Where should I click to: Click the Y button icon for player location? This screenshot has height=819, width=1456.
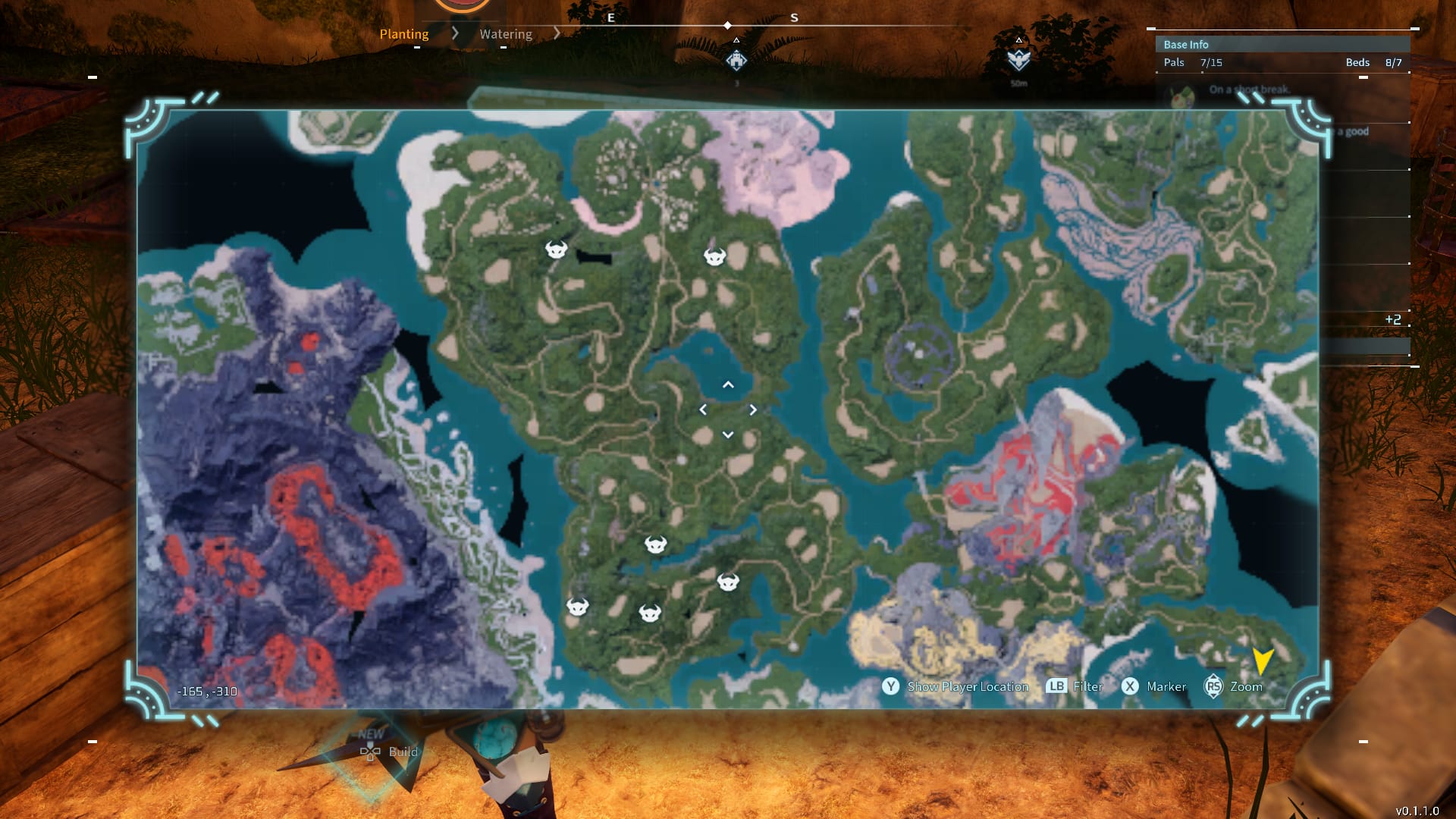click(x=890, y=686)
